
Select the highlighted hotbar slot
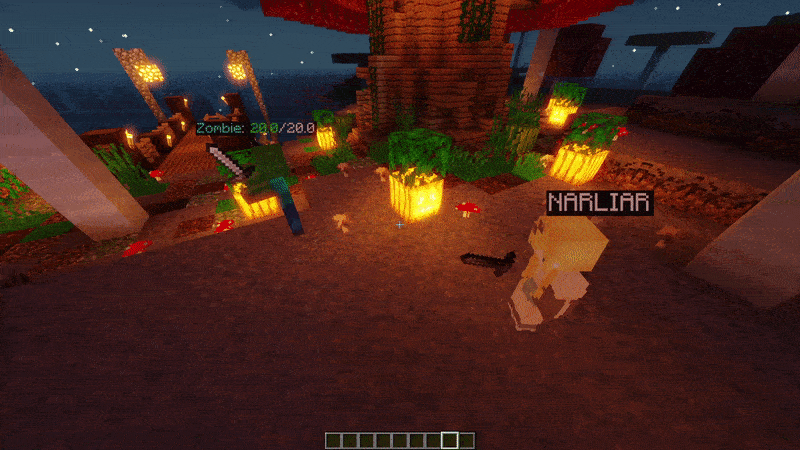450,440
